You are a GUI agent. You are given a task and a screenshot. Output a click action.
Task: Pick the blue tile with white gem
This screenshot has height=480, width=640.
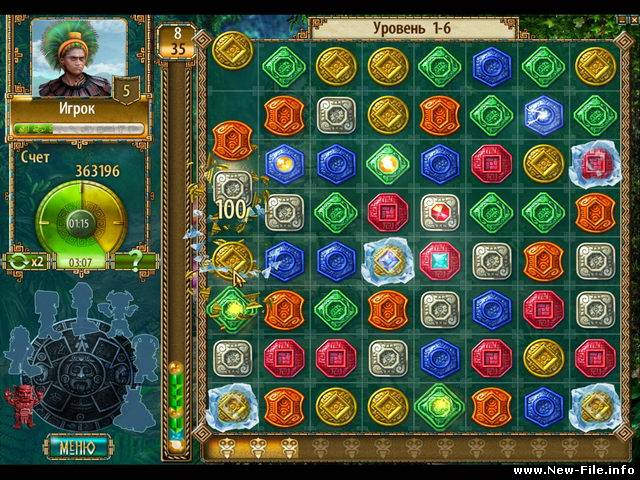point(544,113)
